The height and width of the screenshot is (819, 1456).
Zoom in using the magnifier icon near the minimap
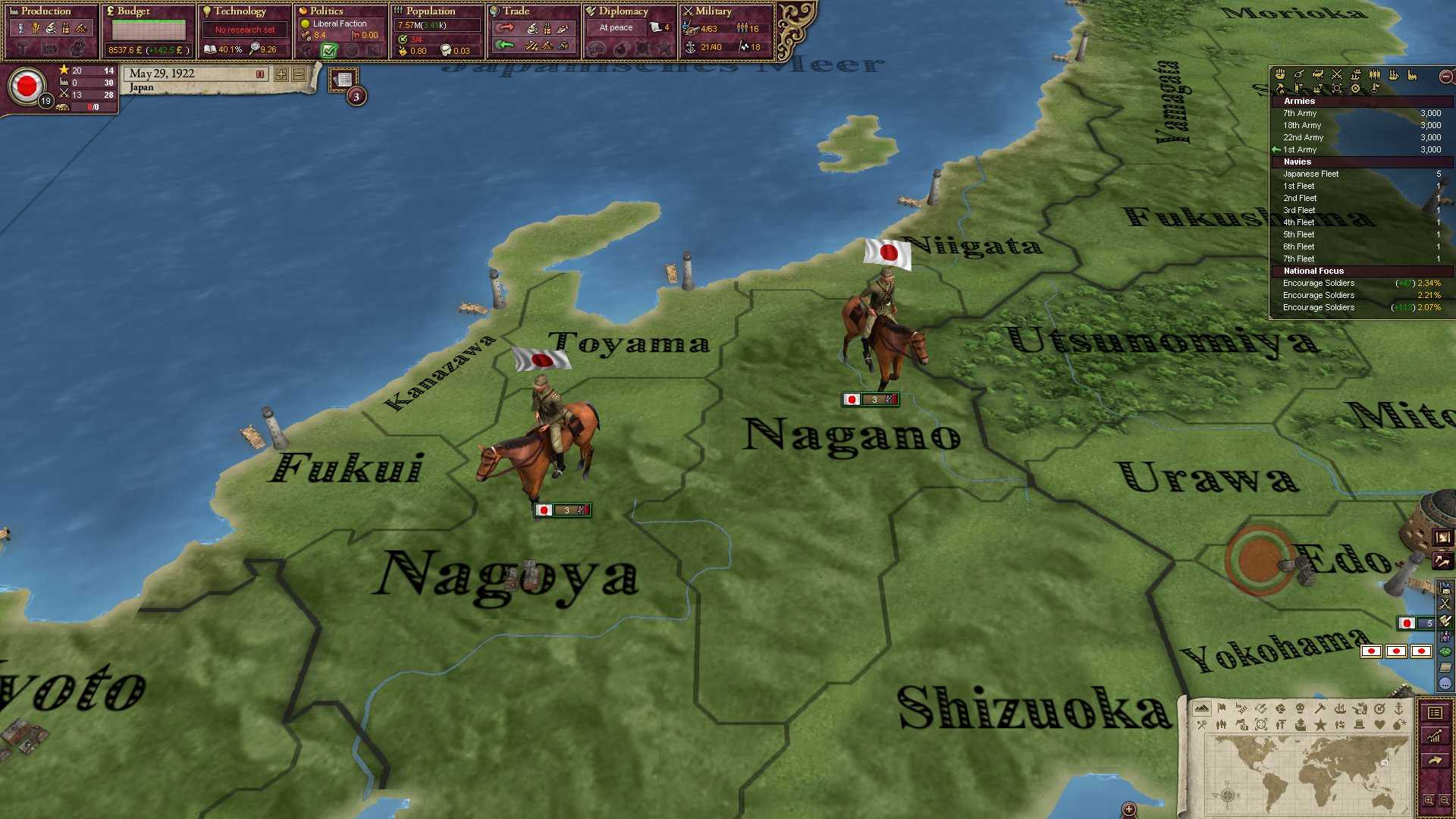coord(1429,802)
